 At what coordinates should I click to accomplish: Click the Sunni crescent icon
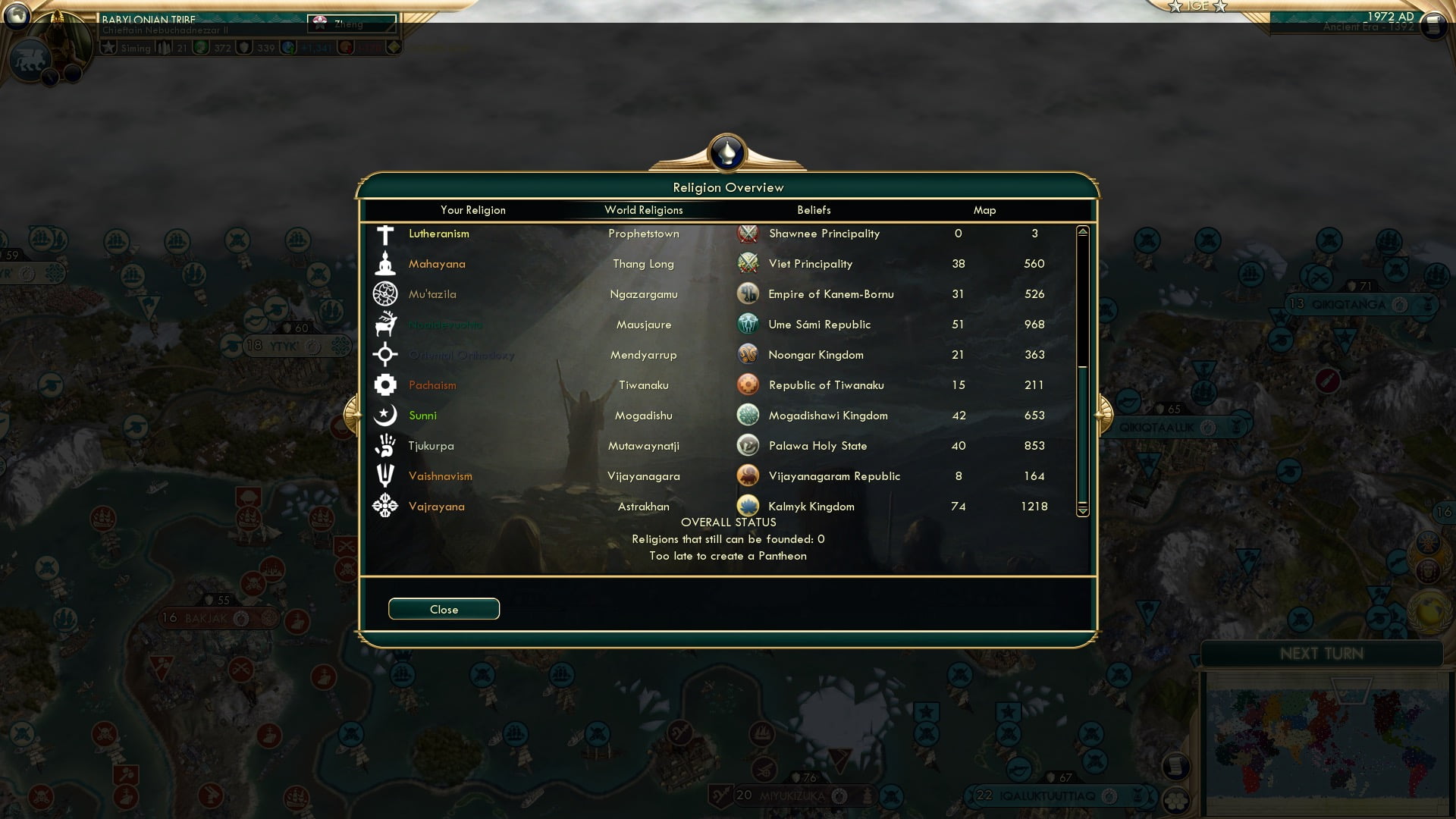(x=385, y=416)
